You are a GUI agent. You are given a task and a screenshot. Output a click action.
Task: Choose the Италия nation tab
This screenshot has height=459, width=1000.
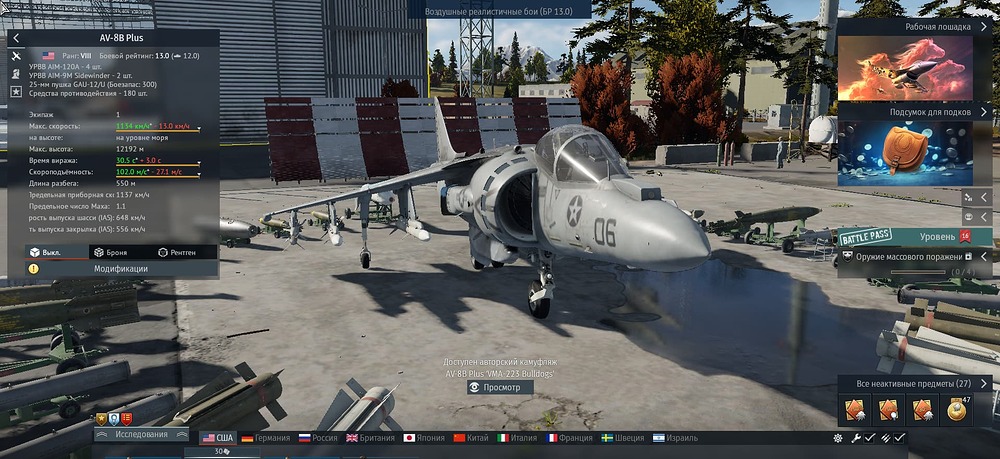517,438
